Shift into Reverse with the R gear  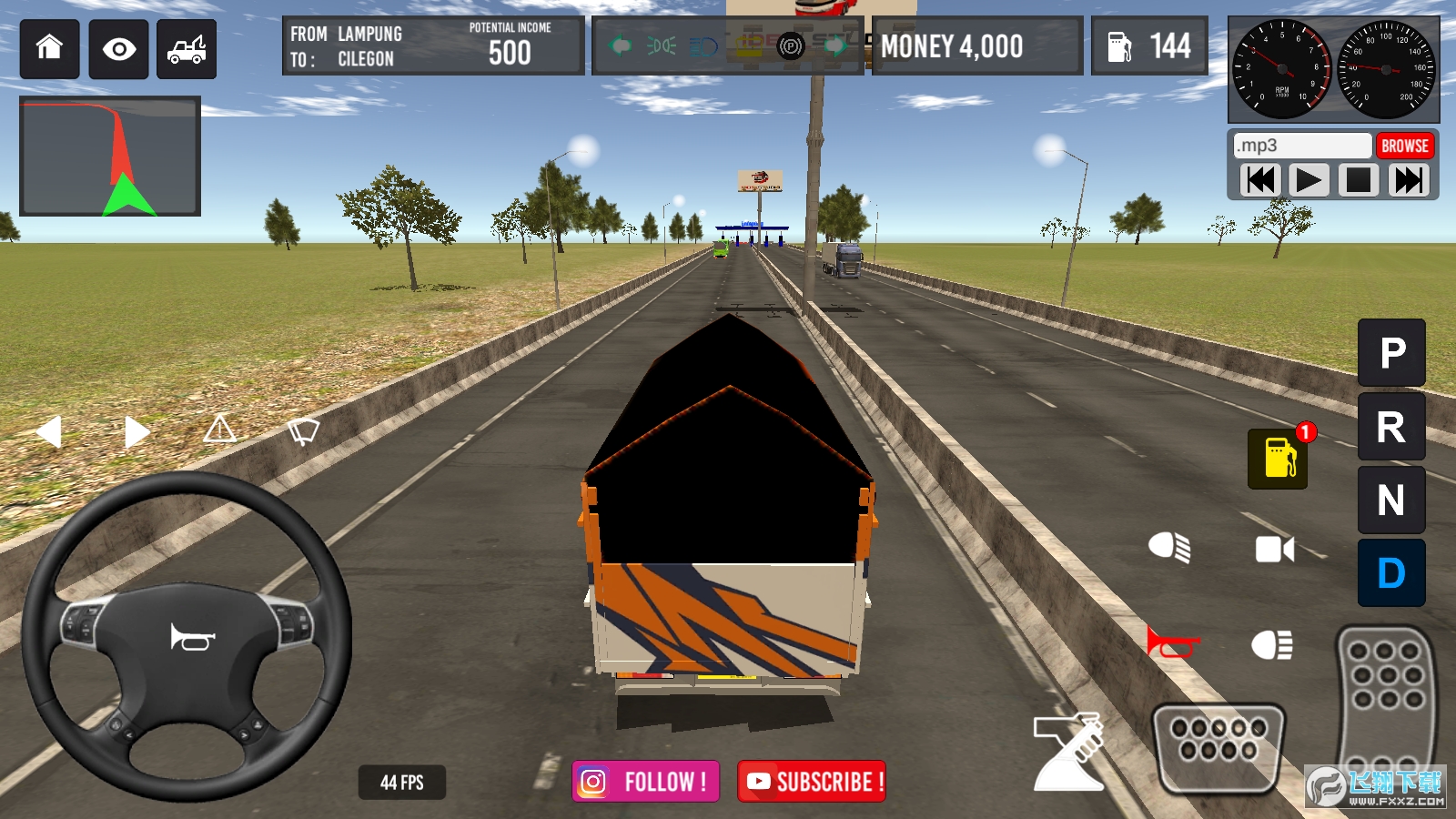click(1390, 426)
